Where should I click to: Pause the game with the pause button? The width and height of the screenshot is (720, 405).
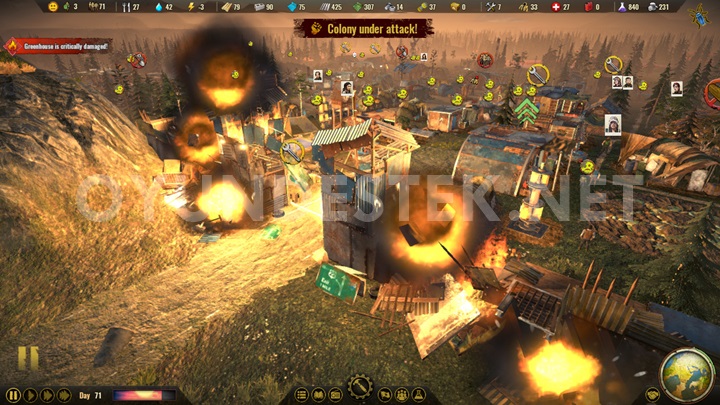[13, 395]
